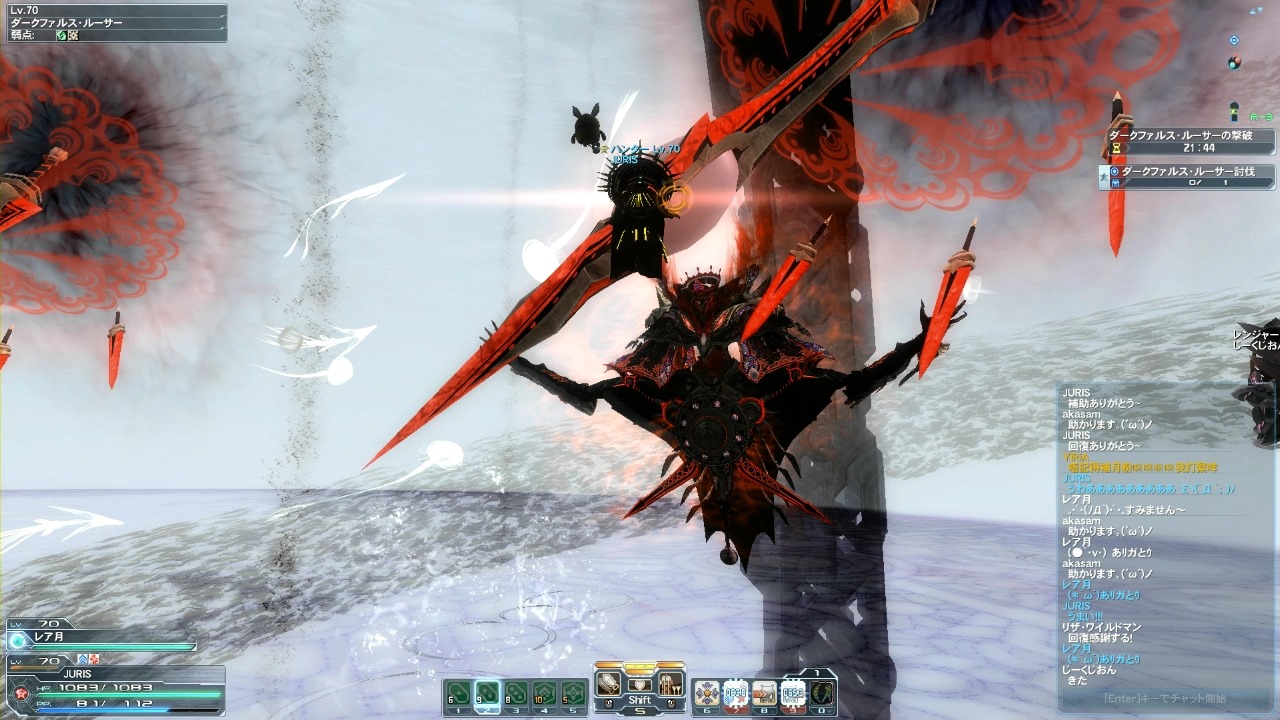
Task: Activate the cooldown skill in slot 9
Action: [x=793, y=693]
